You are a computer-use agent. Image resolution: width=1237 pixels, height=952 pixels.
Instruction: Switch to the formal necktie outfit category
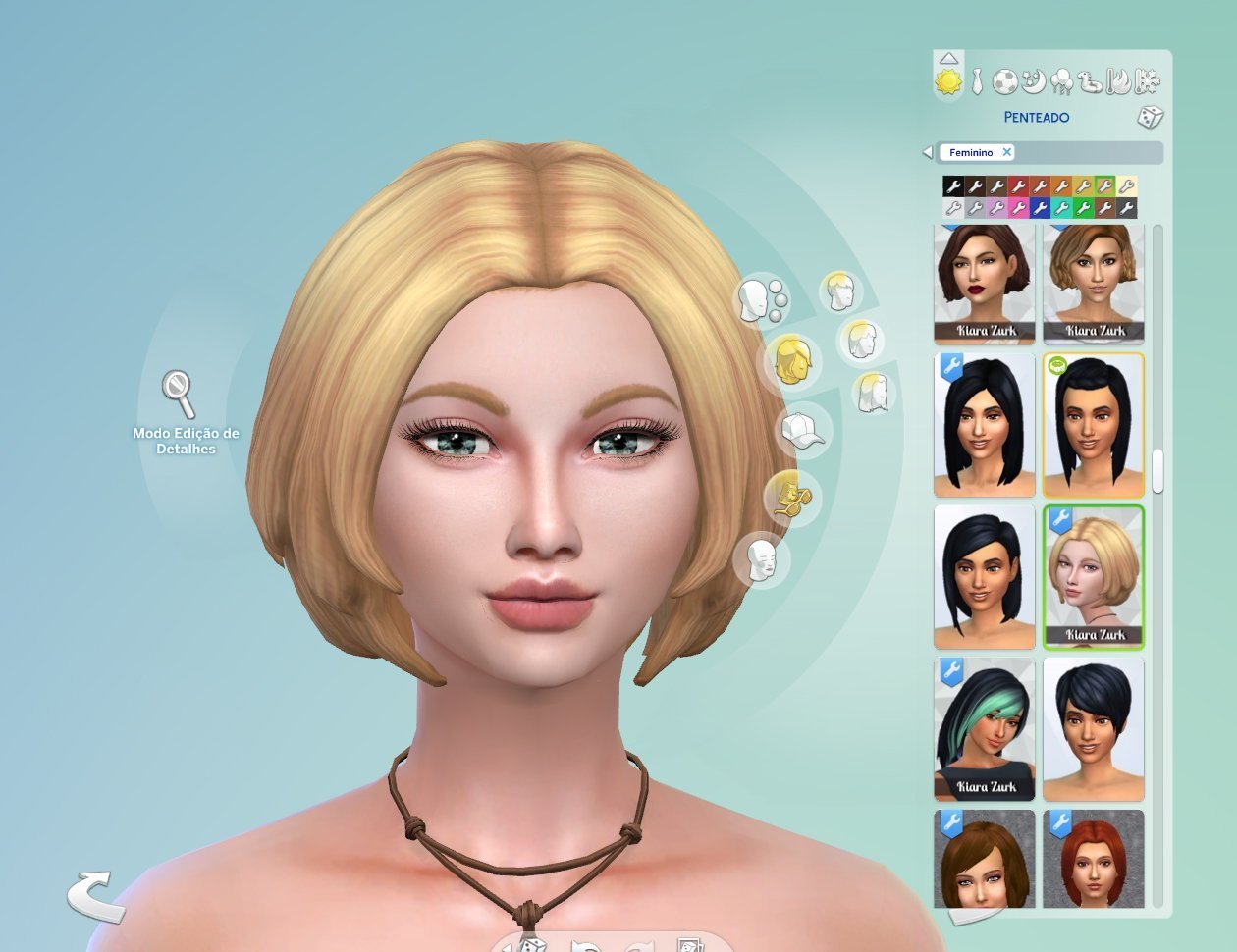977,82
